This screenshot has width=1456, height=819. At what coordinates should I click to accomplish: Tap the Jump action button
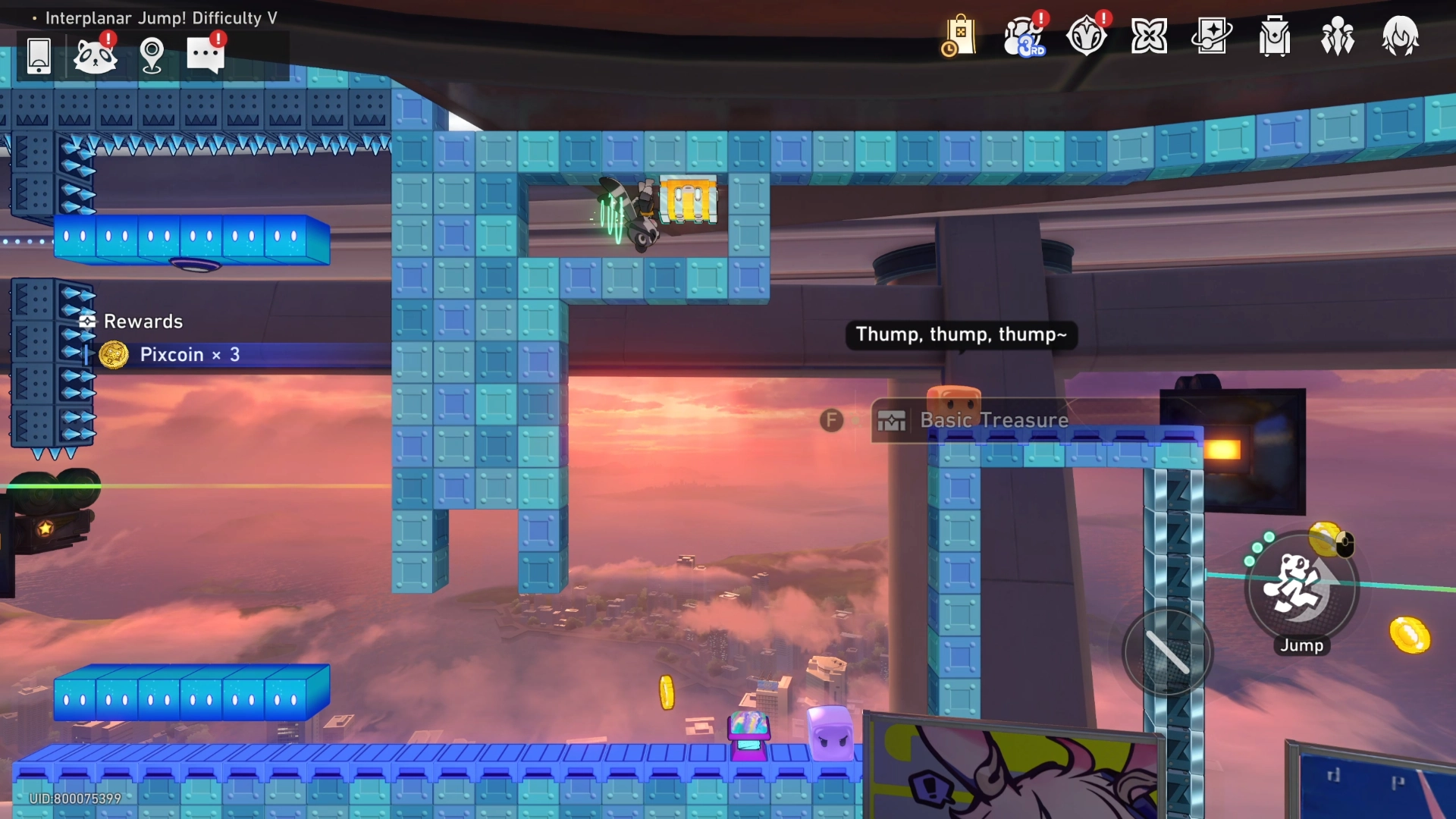(x=1301, y=588)
